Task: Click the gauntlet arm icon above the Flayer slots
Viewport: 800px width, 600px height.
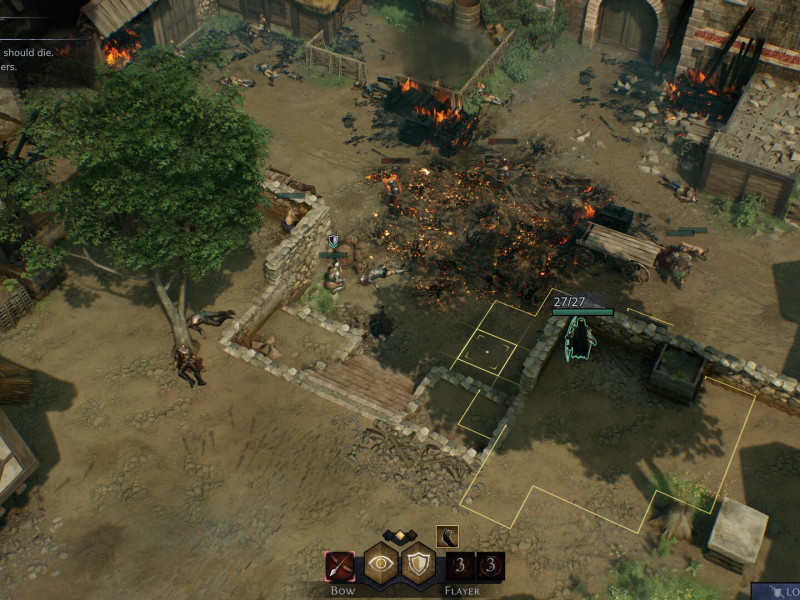Action: pos(447,536)
